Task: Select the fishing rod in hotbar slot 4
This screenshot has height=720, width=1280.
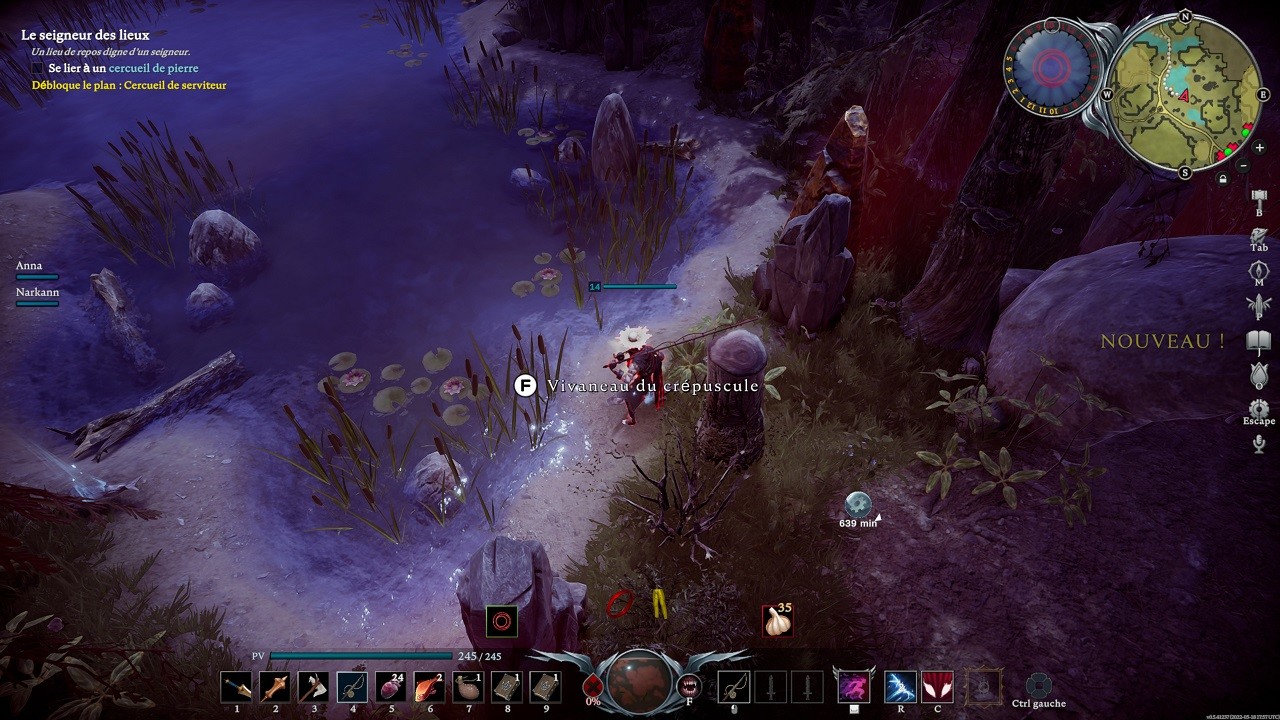Action: pyautogui.click(x=353, y=687)
